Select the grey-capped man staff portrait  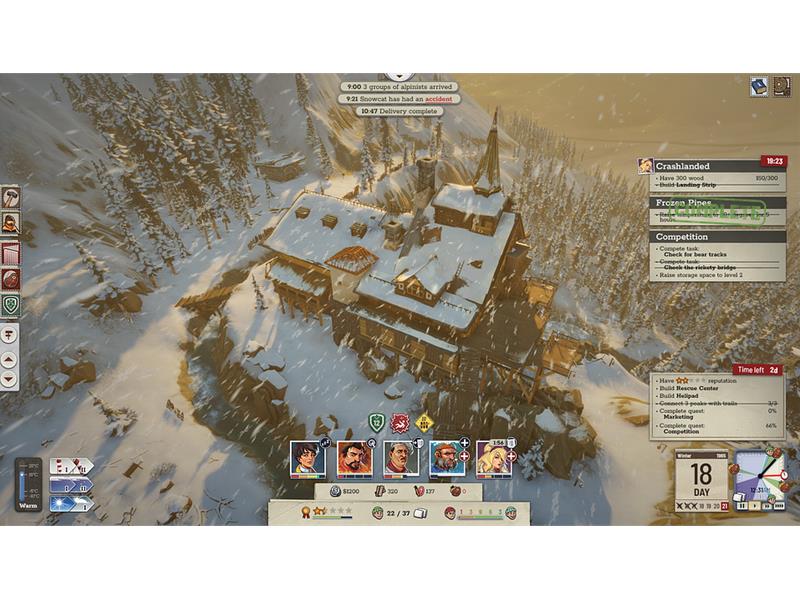coord(401,458)
